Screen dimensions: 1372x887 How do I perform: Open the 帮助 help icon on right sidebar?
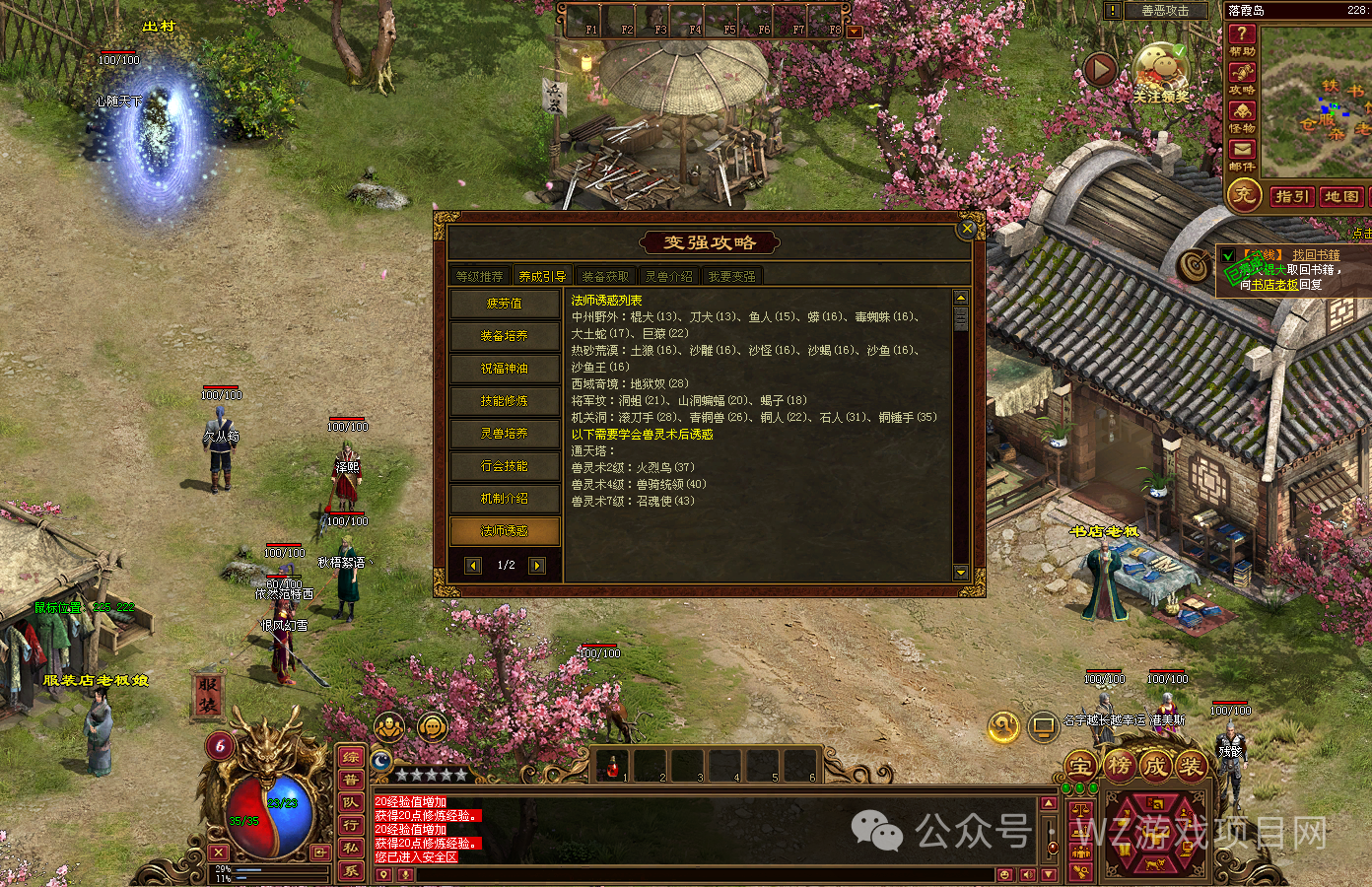[x=1243, y=35]
